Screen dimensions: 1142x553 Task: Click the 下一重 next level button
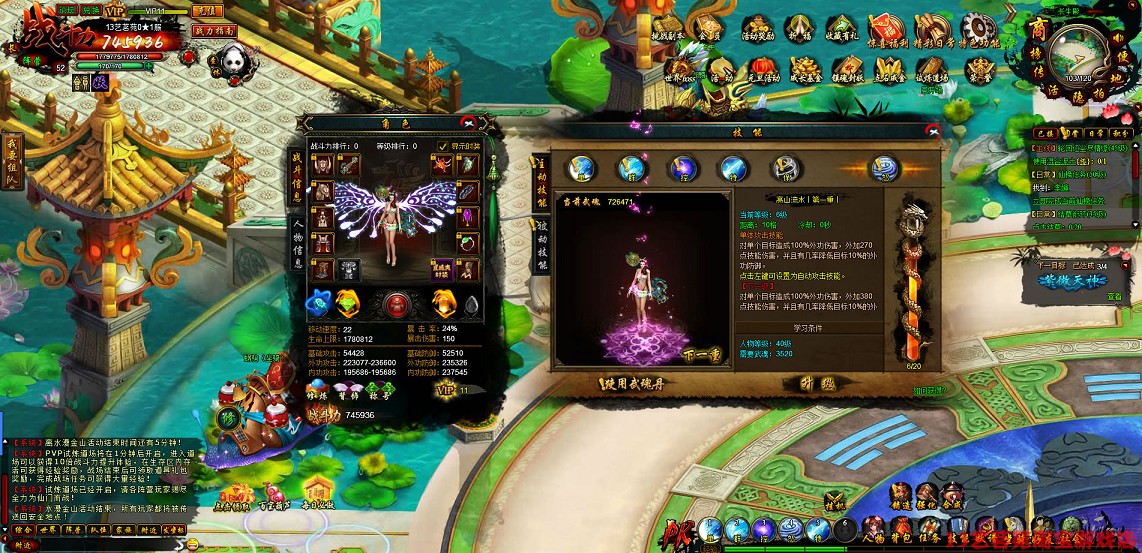coord(701,355)
